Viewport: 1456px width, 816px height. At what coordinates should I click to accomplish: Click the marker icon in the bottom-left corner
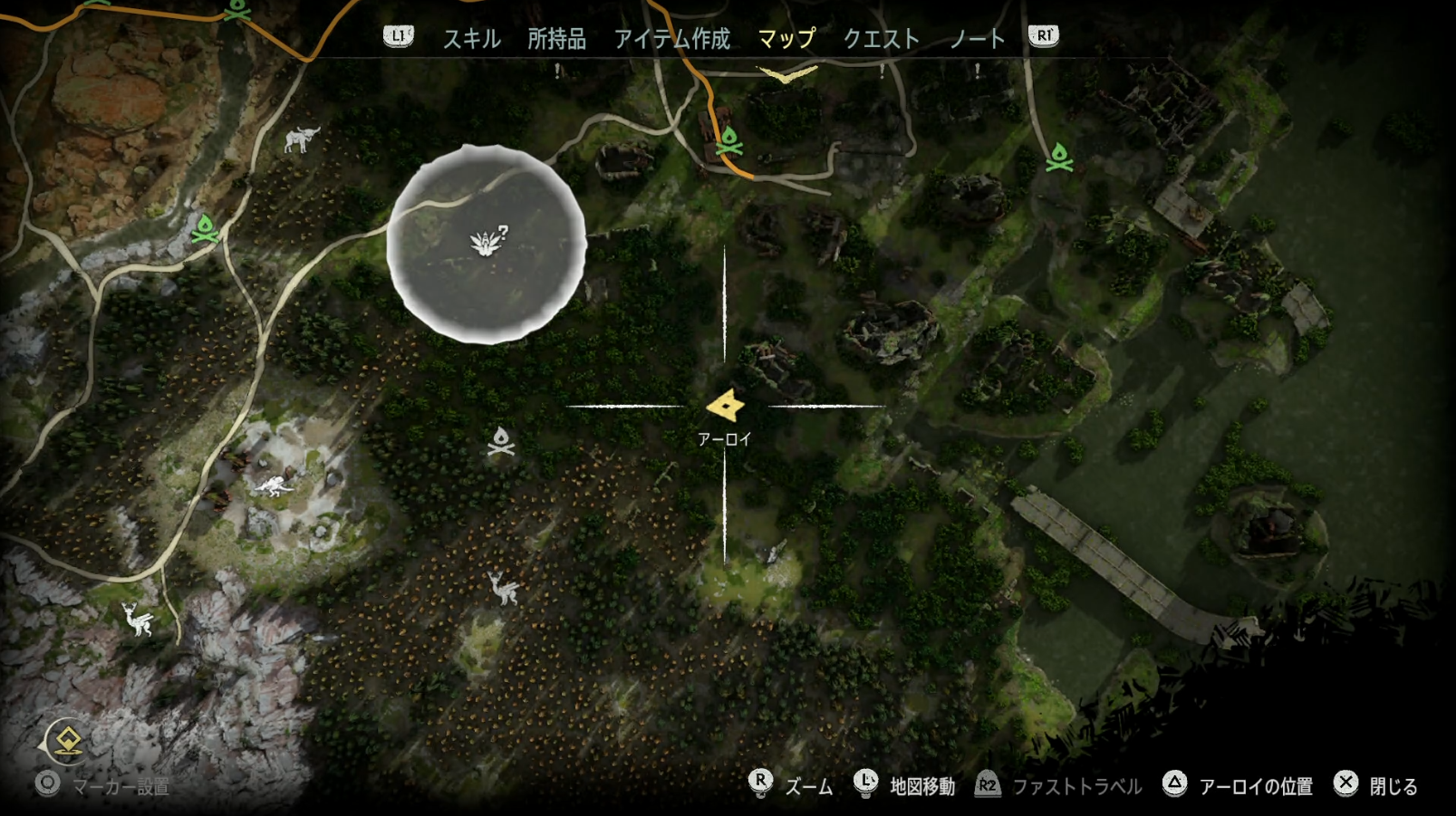[65, 741]
